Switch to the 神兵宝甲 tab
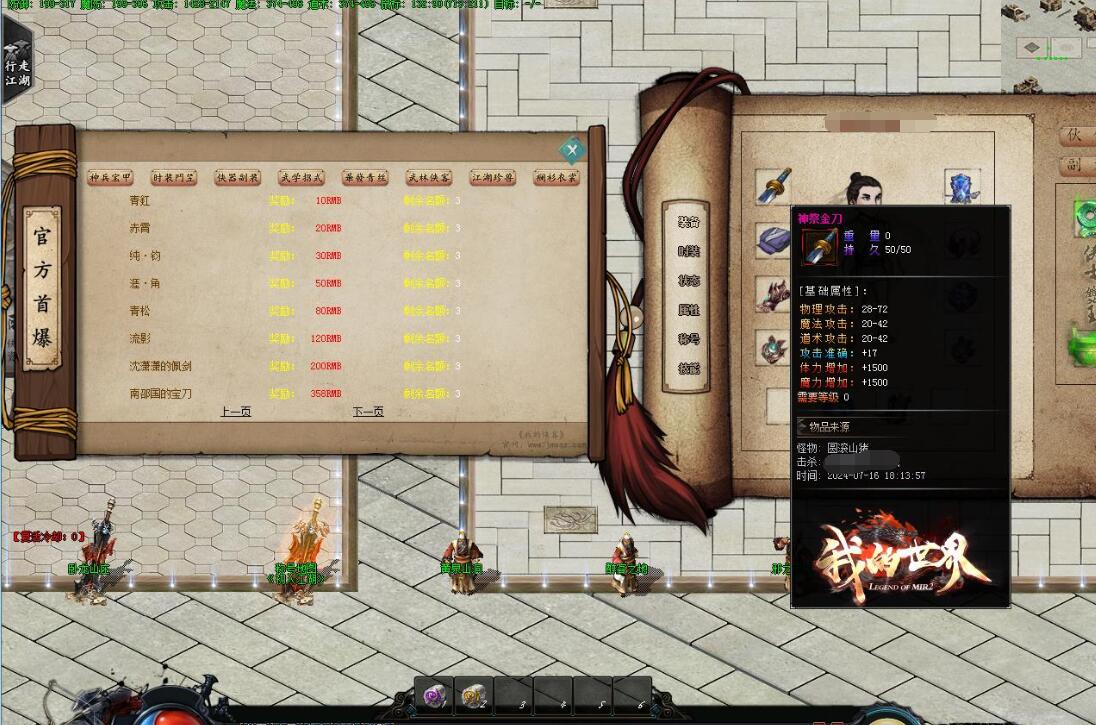Screen dimensions: 1096x725 [x=110, y=178]
